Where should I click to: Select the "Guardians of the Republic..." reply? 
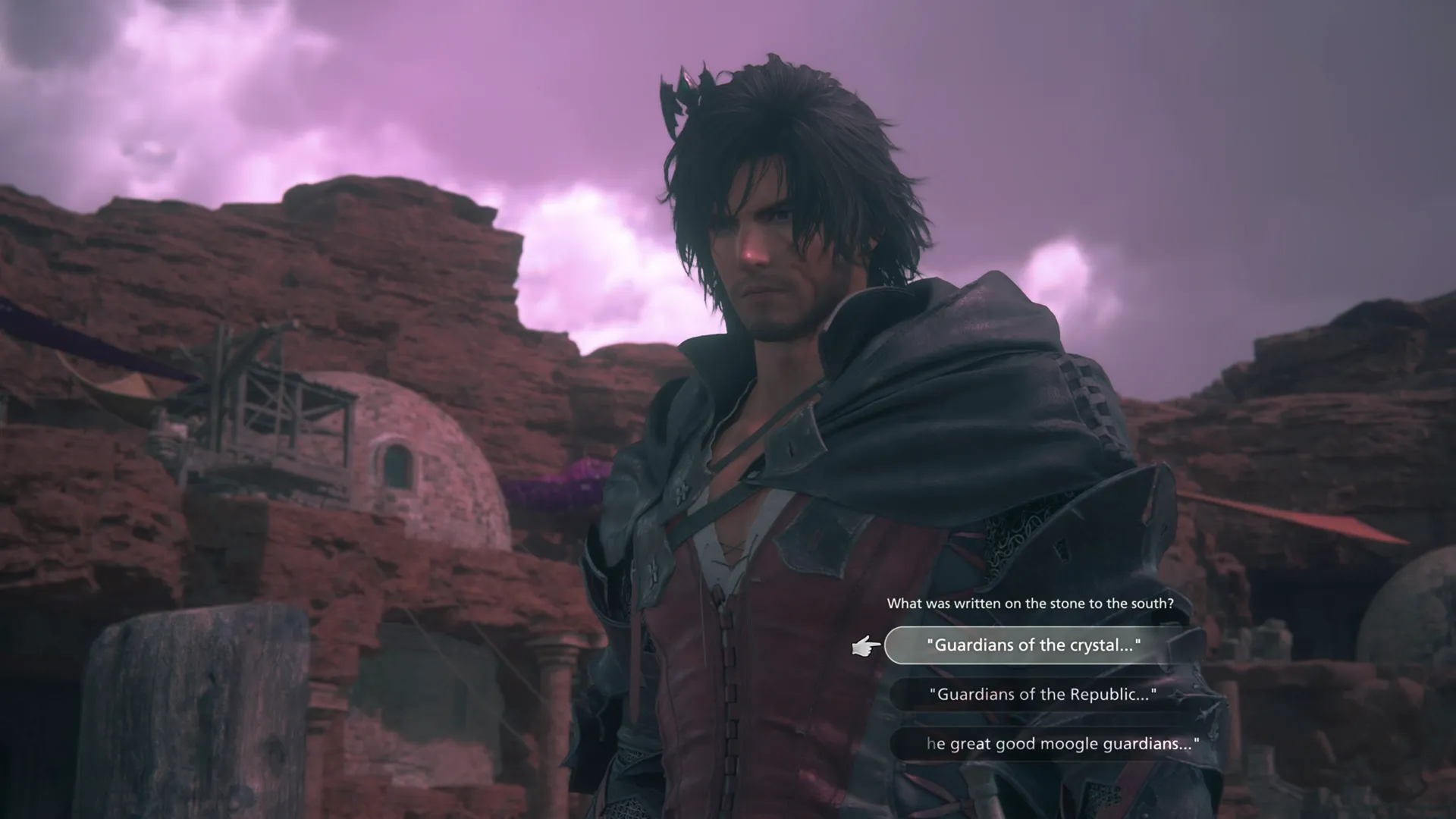pos(1043,695)
